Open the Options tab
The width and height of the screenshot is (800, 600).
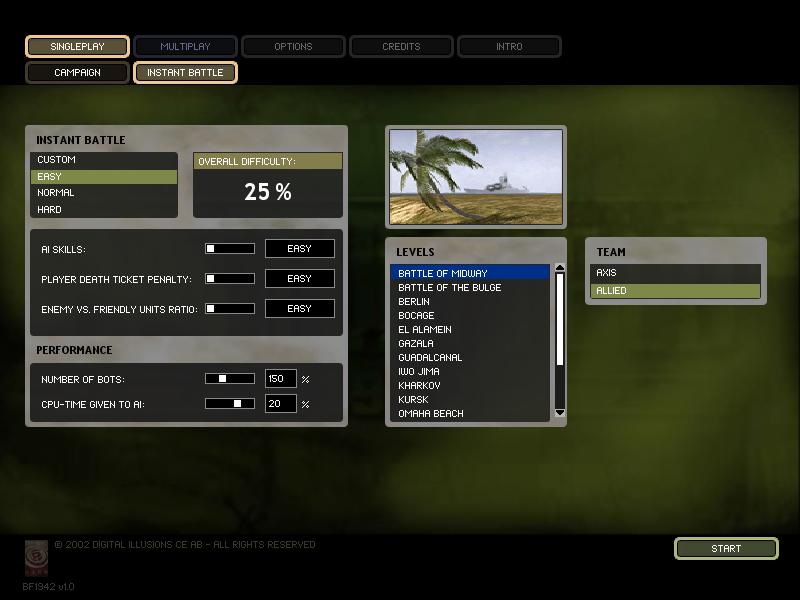(x=293, y=46)
